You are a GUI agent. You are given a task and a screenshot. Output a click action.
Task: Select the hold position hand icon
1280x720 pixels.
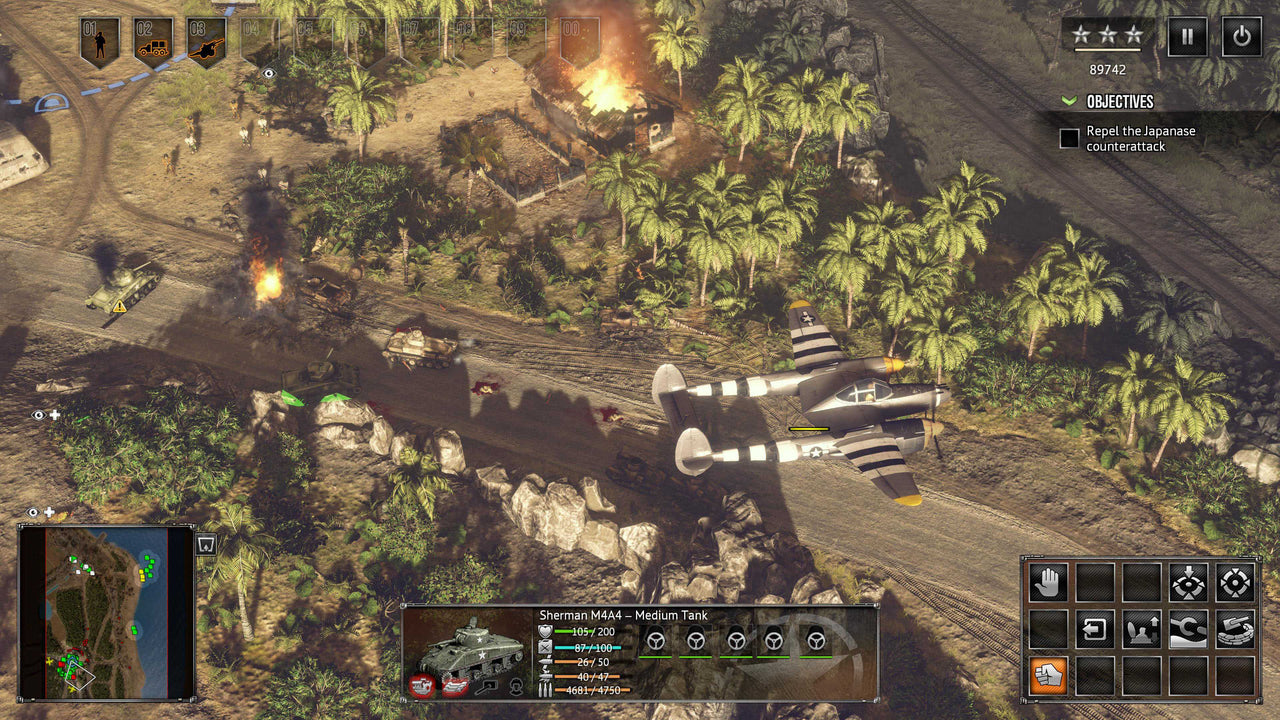point(1047,581)
